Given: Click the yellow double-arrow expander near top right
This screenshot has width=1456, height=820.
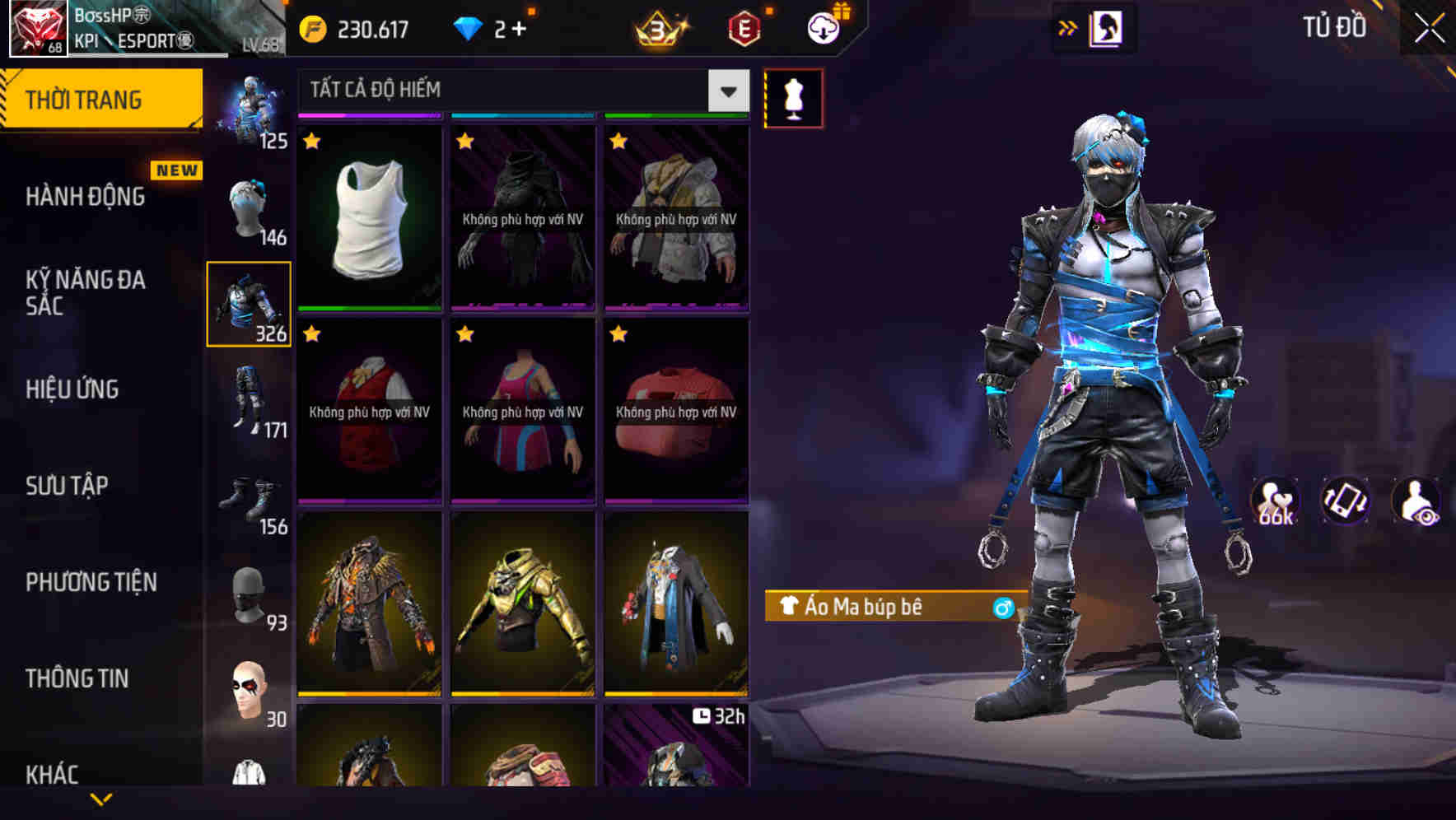Looking at the screenshot, I should [1067, 26].
